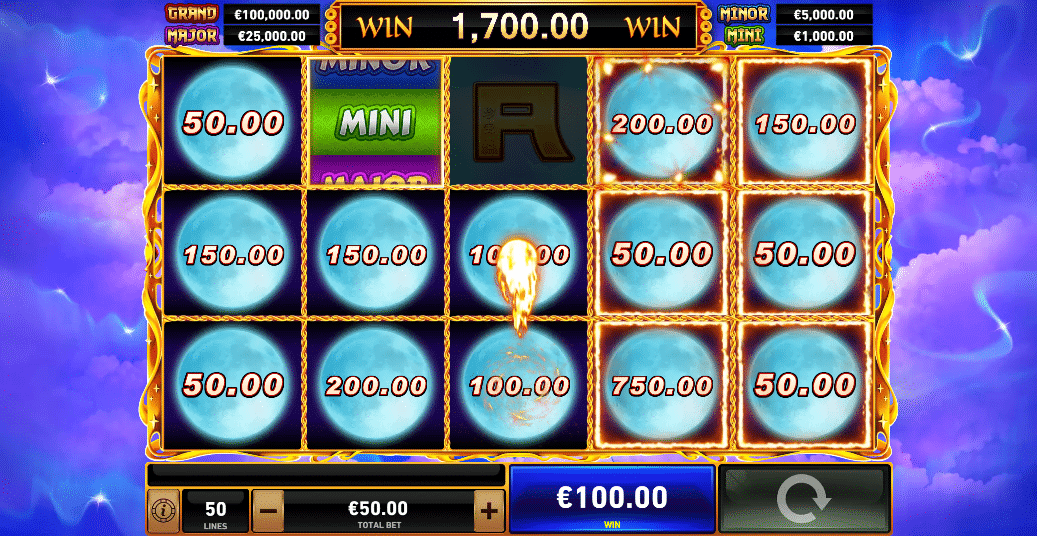The image size is (1037, 536).
Task: Open the info paytable icon
Action: pyautogui.click(x=162, y=511)
